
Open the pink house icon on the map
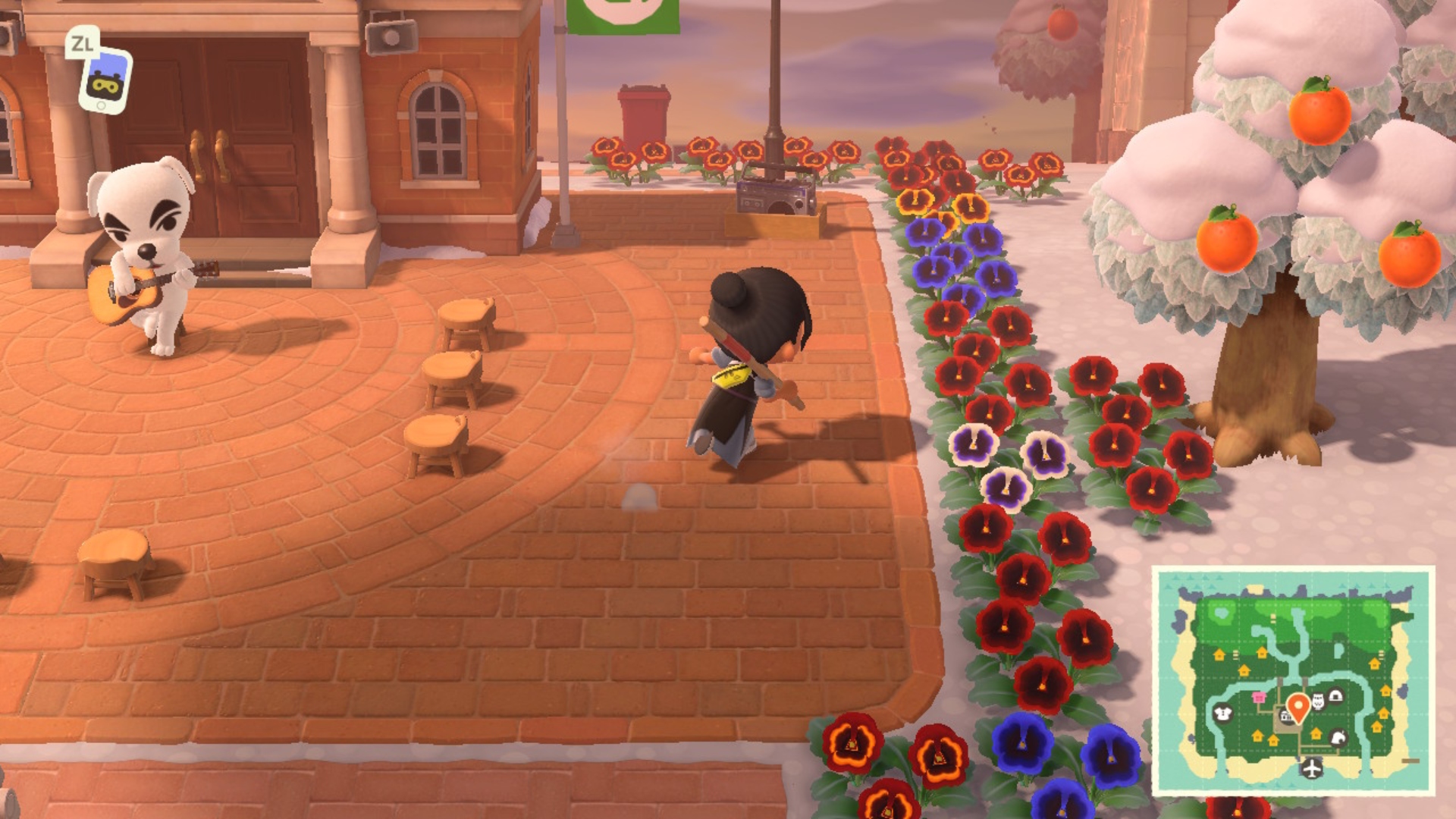[1260, 698]
